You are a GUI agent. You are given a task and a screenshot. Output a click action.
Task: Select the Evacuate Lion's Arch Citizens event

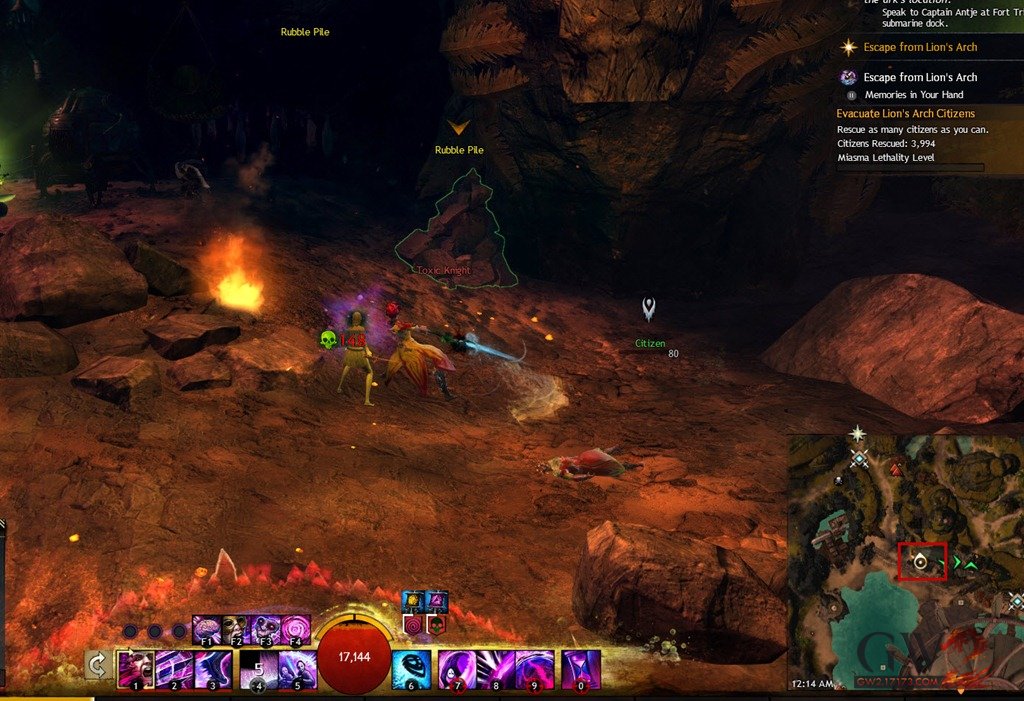tap(905, 113)
